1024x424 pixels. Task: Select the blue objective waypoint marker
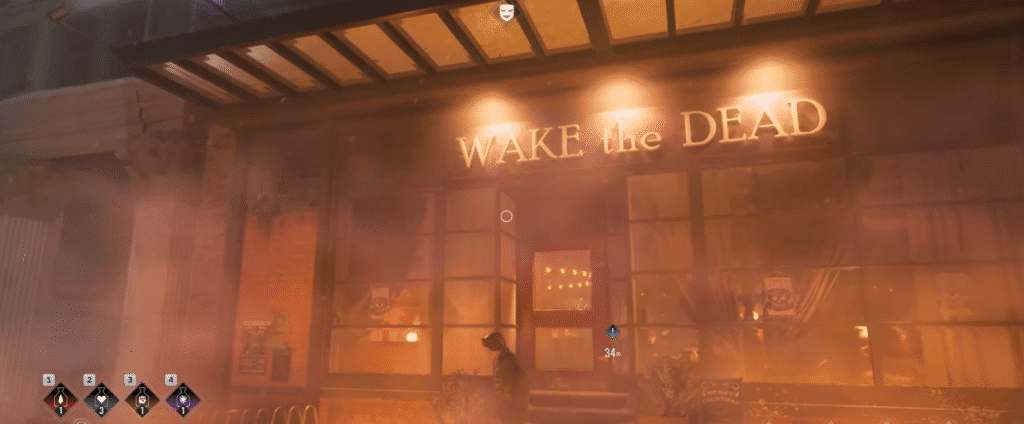(613, 334)
